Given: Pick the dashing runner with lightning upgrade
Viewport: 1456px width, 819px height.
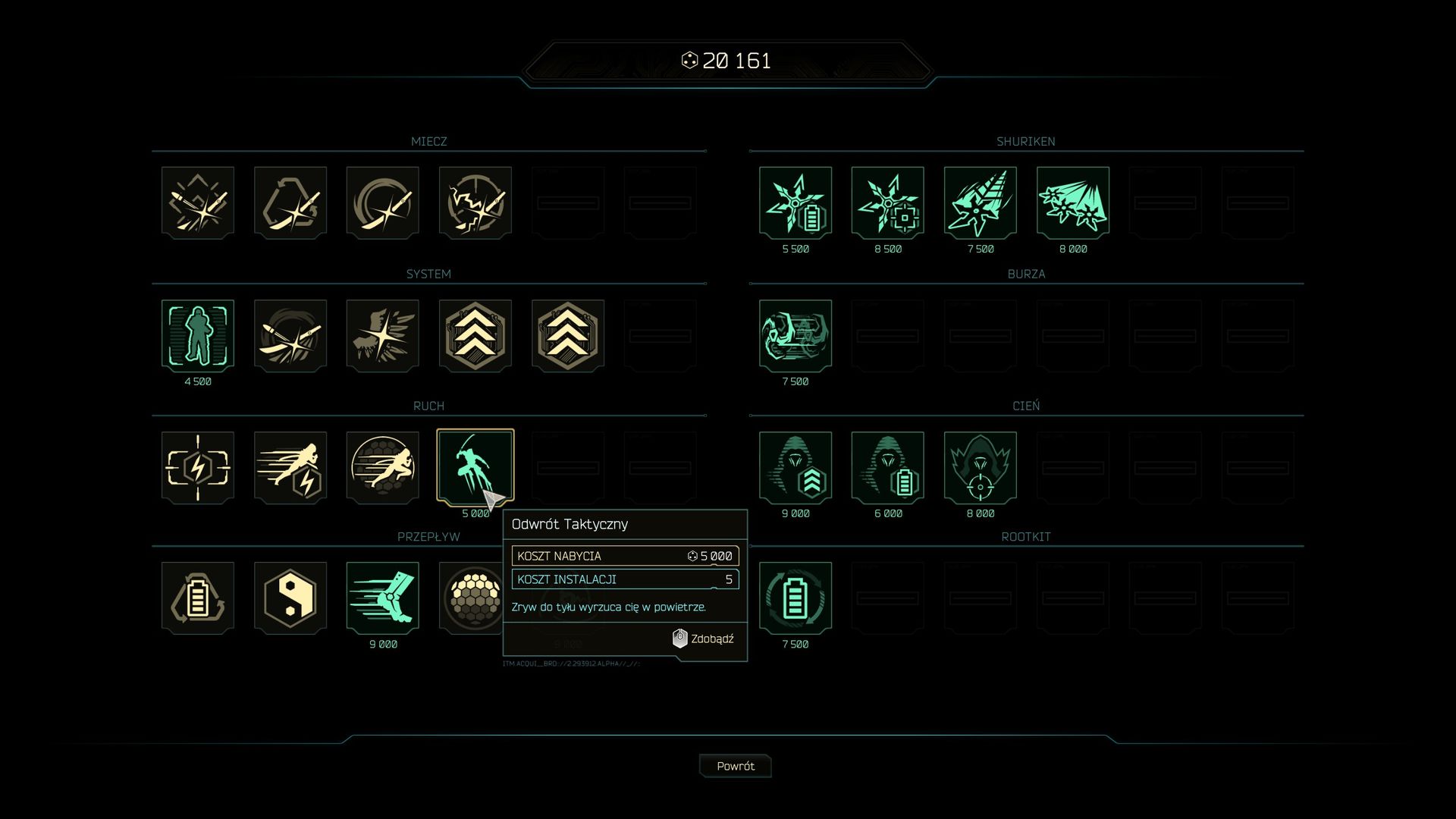Looking at the screenshot, I should [x=290, y=467].
